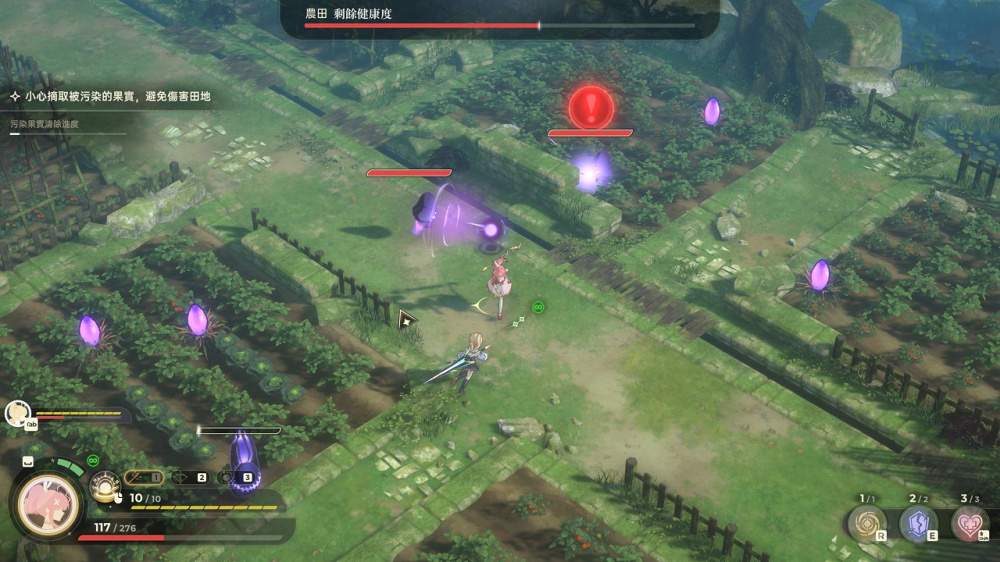Image resolution: width=1000 pixels, height=562 pixels.
Task: Choose the wand weapon slot numbered 1
Action: 144,478
